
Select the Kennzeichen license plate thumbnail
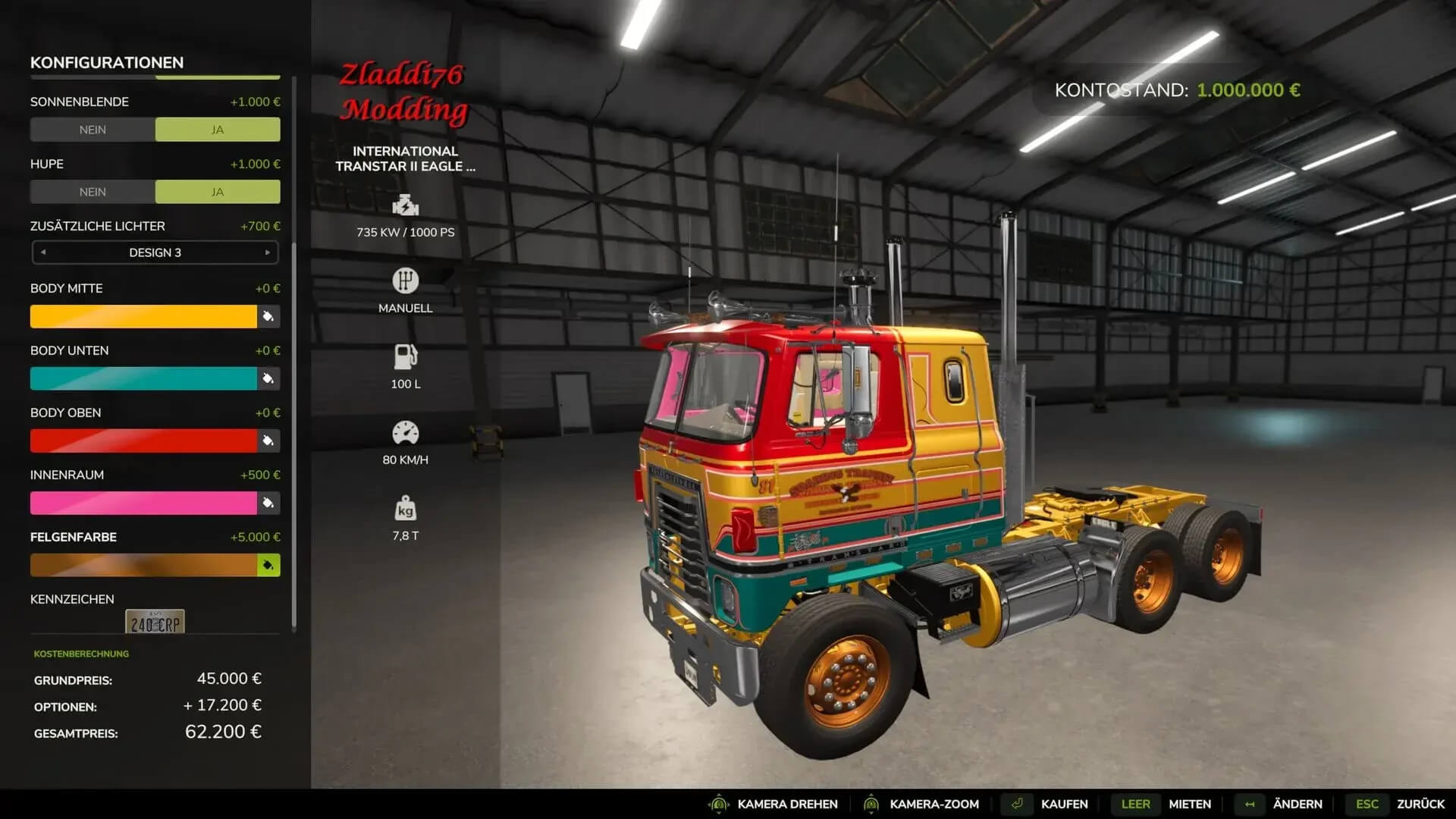click(x=155, y=622)
